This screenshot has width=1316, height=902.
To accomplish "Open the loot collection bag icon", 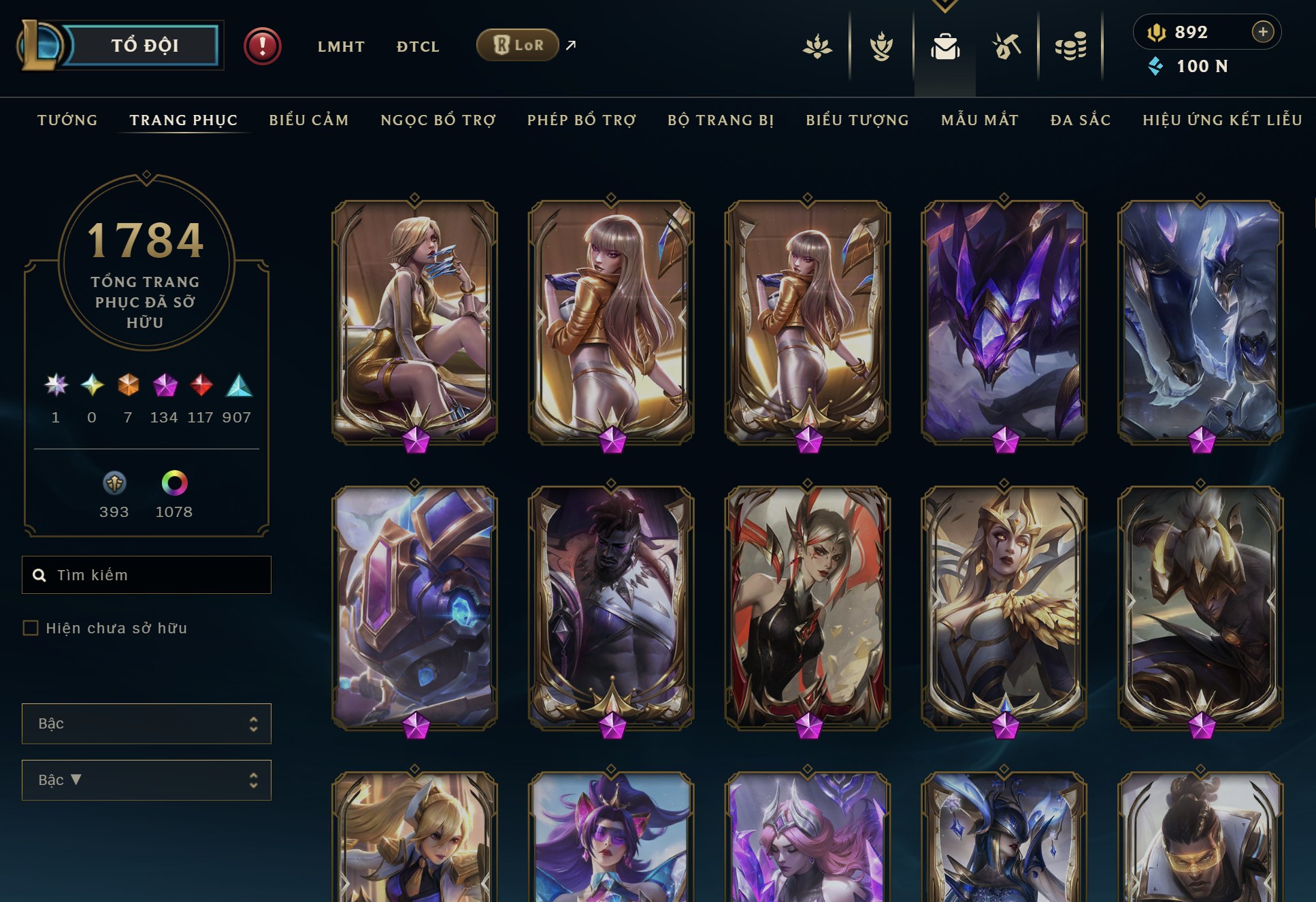I will pos(944,48).
